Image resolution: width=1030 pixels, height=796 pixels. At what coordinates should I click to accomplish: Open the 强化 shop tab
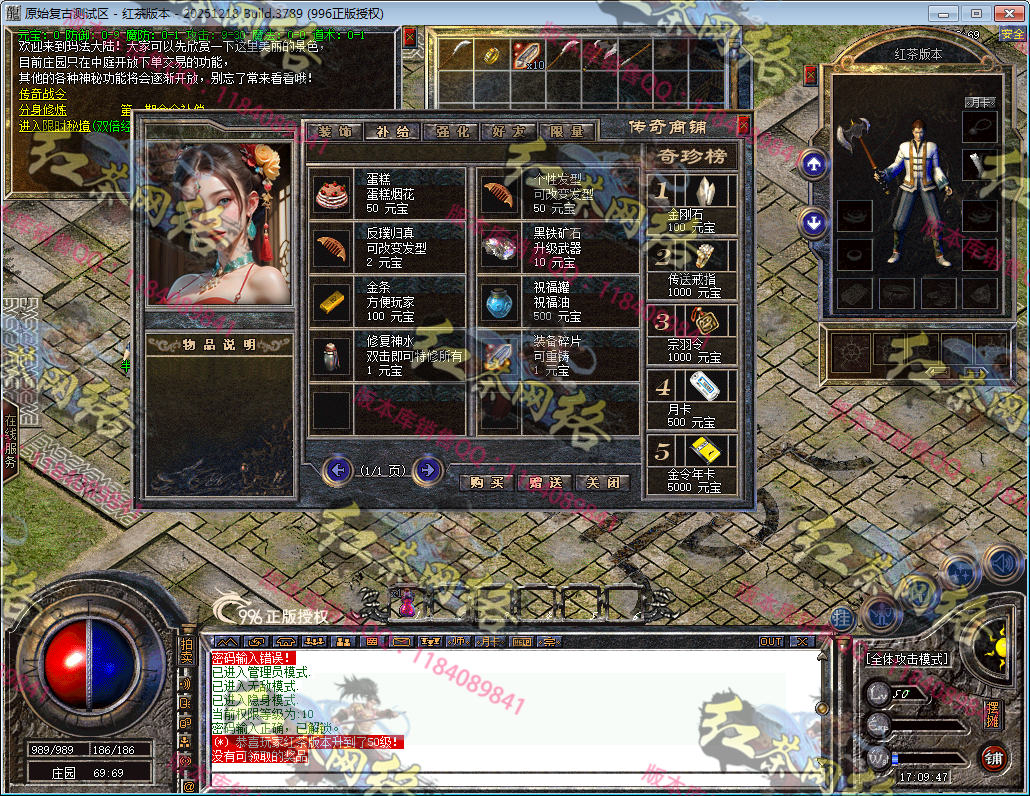pyautogui.click(x=451, y=131)
